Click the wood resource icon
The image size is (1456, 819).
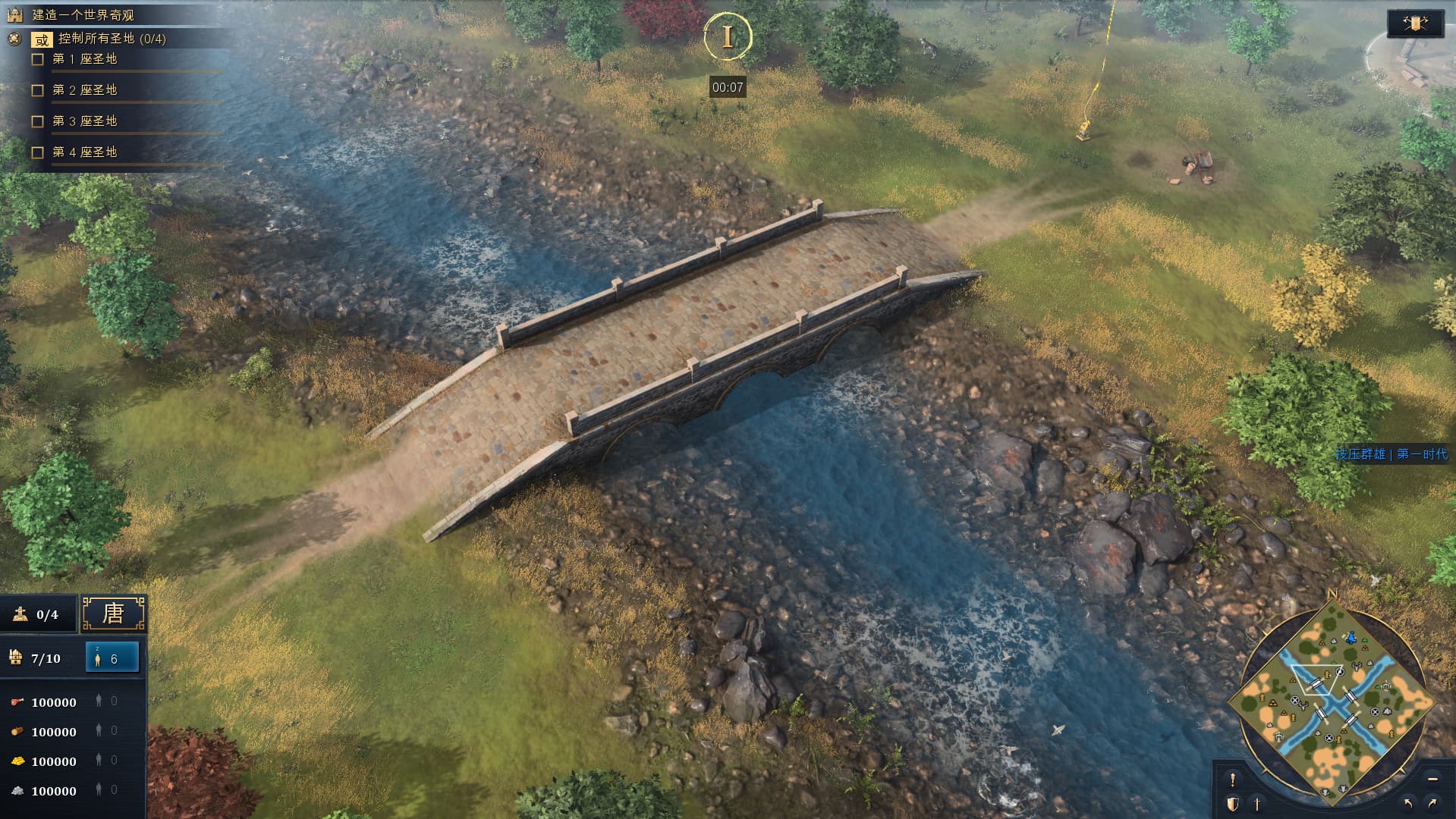coord(17,732)
